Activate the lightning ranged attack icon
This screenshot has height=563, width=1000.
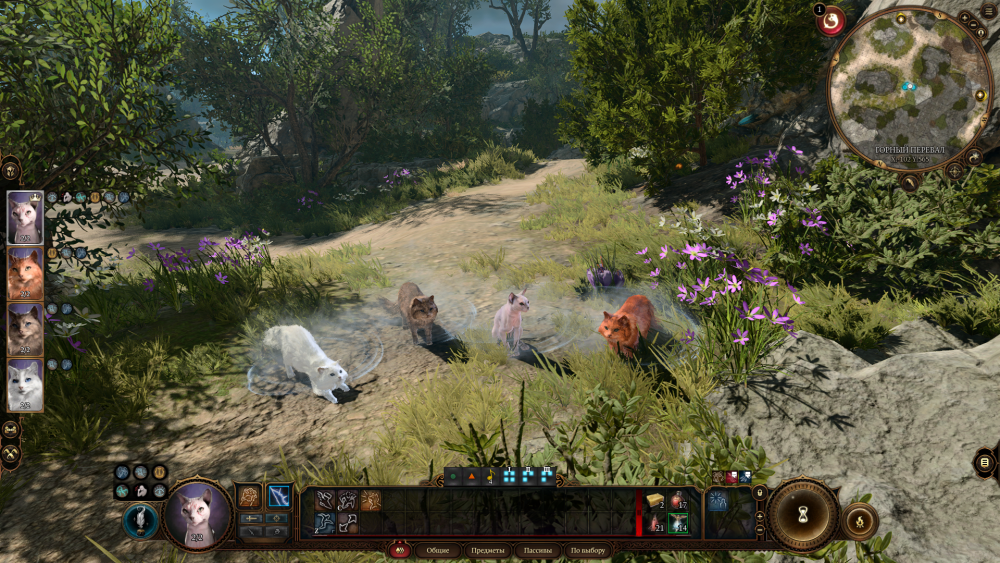pos(280,495)
